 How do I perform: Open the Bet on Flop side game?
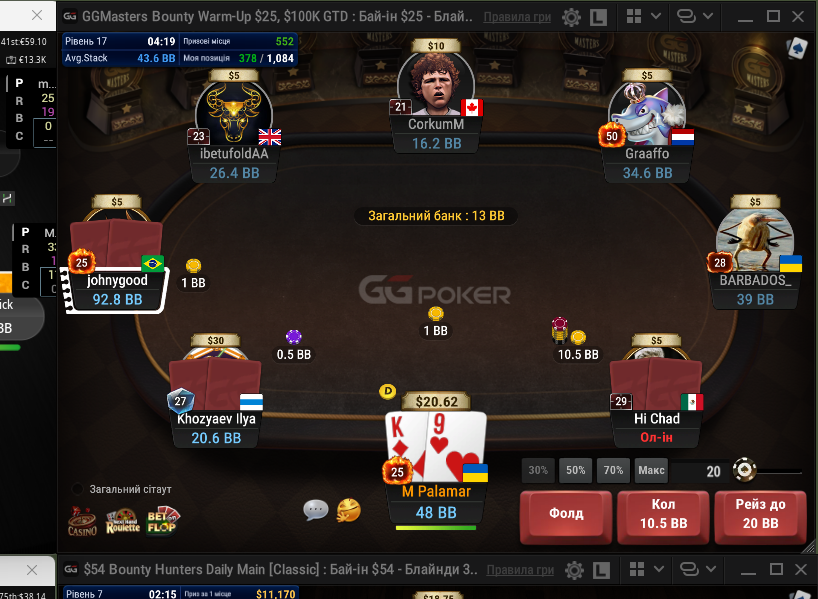pos(163,520)
